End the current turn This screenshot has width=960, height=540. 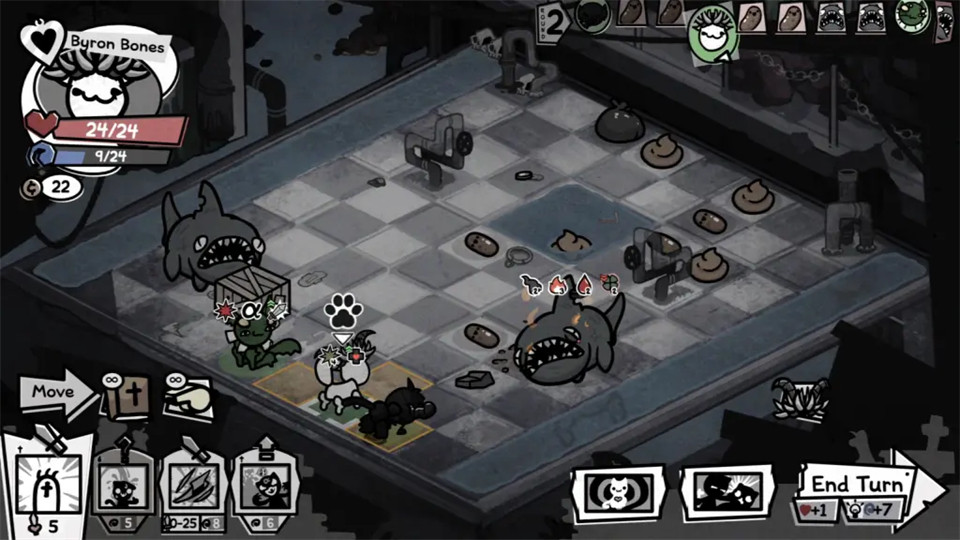(x=860, y=483)
